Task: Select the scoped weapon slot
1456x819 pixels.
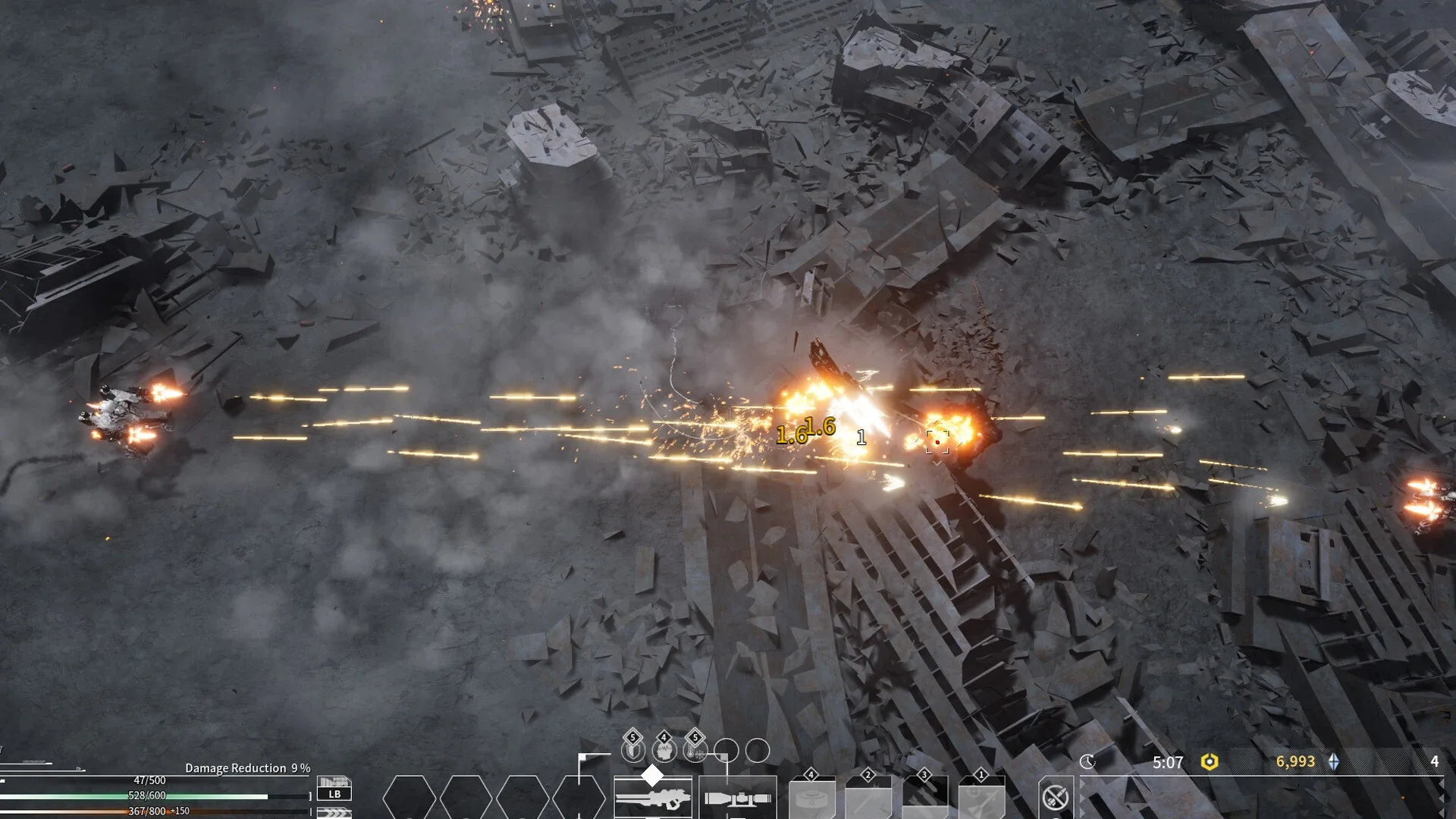Action: [737, 799]
